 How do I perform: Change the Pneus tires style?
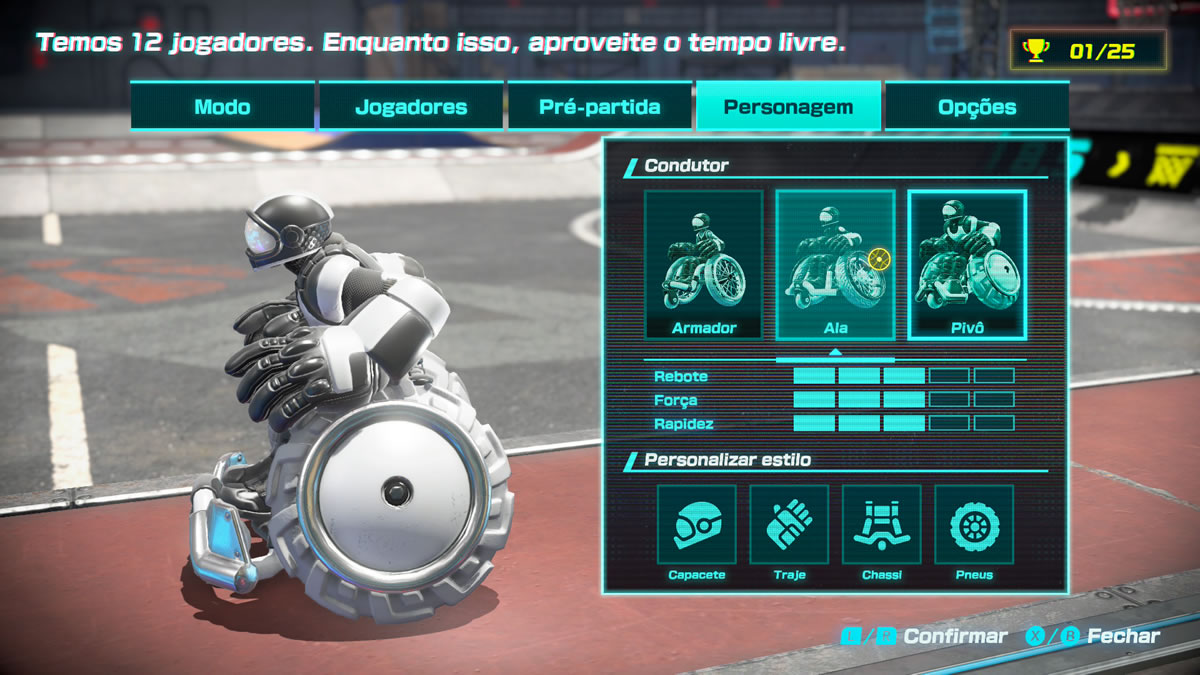(973, 525)
